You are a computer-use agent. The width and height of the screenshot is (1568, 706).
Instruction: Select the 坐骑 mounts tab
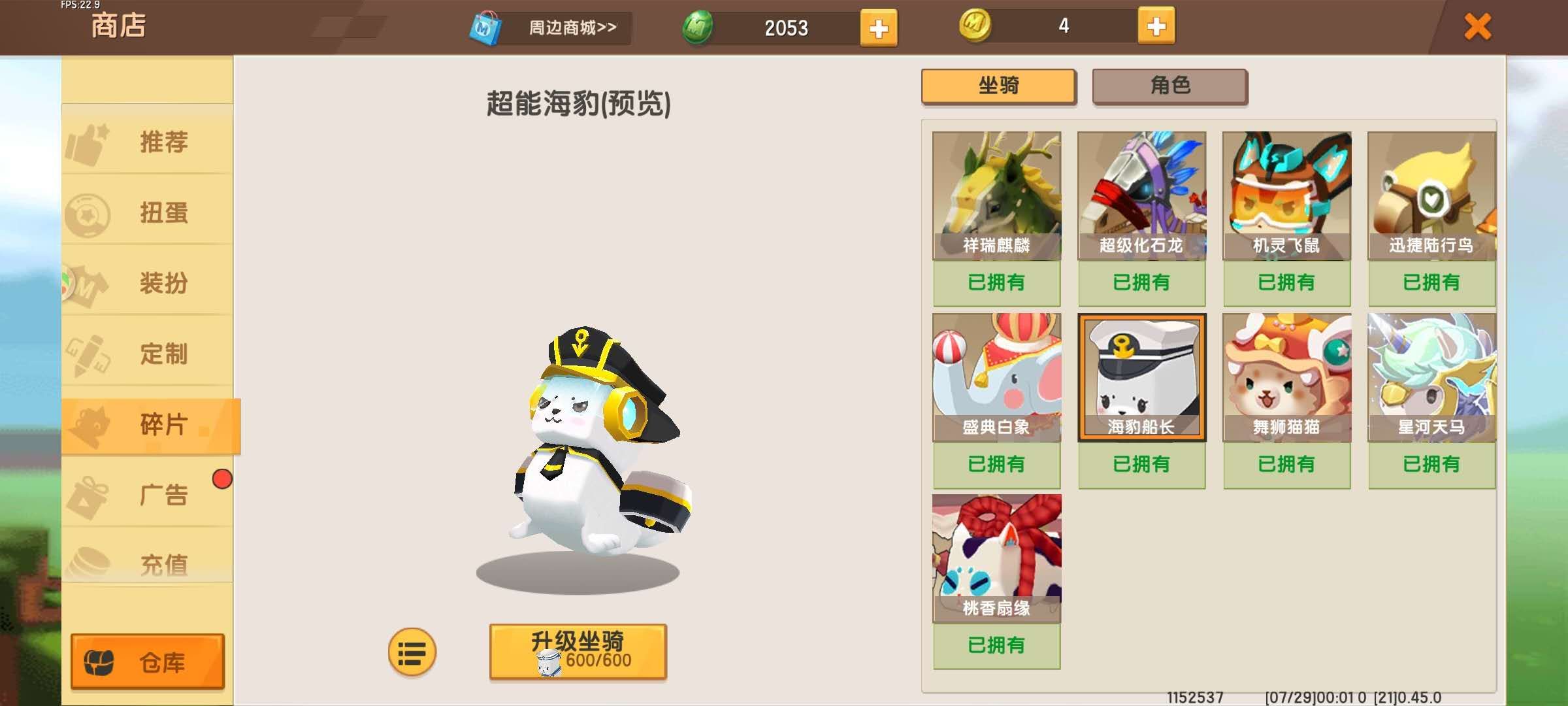point(998,86)
